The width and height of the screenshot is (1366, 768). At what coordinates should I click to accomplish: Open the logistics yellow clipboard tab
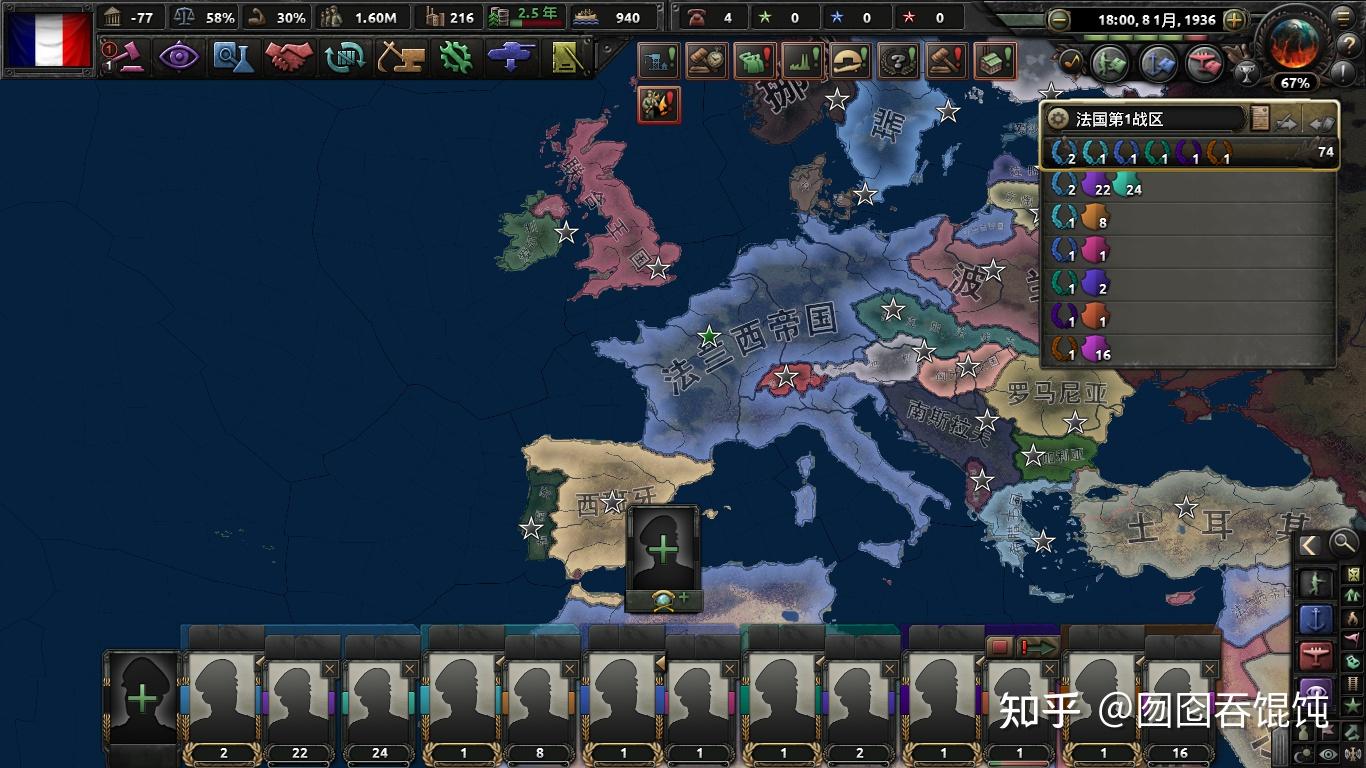point(568,57)
